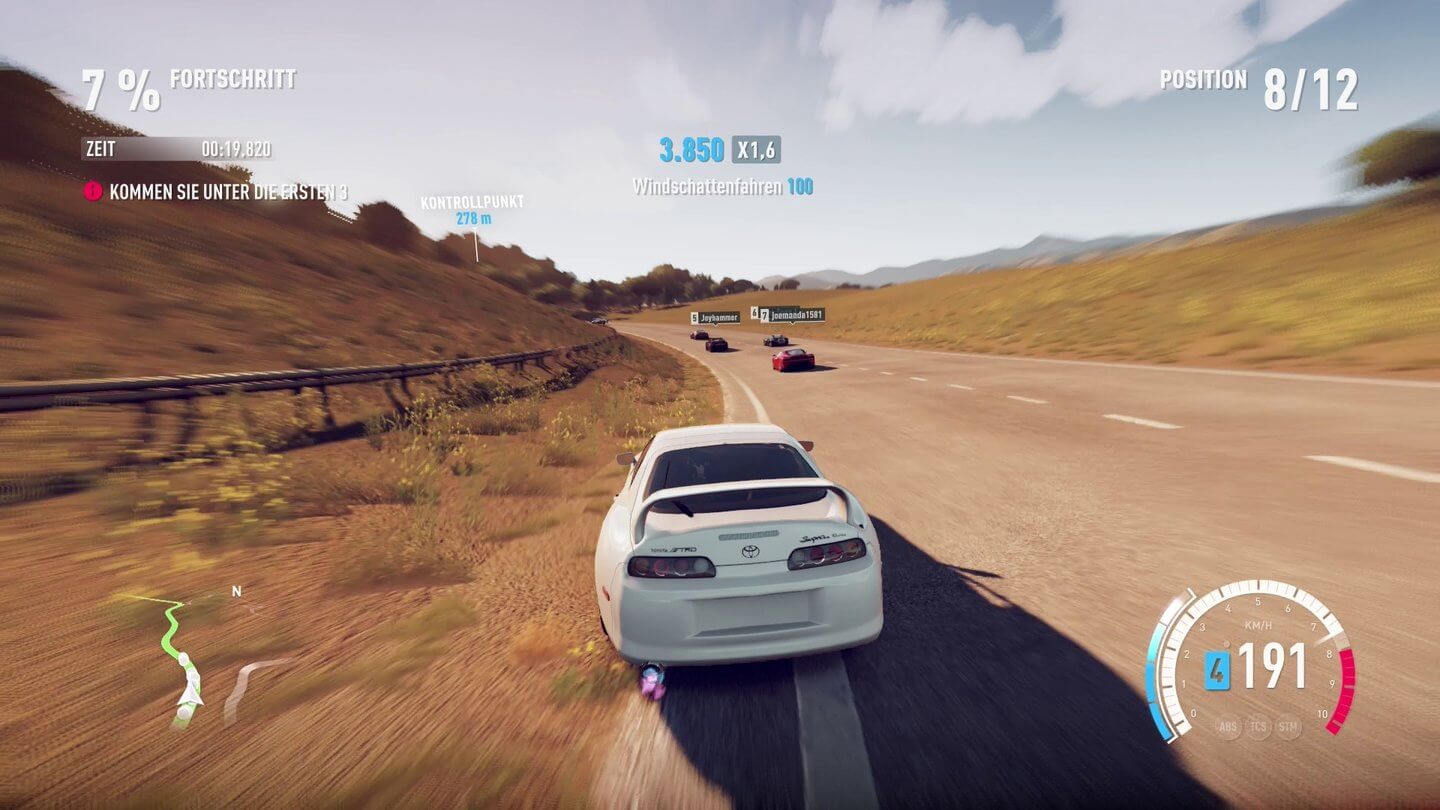Select the joemanda1581 driver name tag
The width and height of the screenshot is (1440, 810).
[791, 315]
